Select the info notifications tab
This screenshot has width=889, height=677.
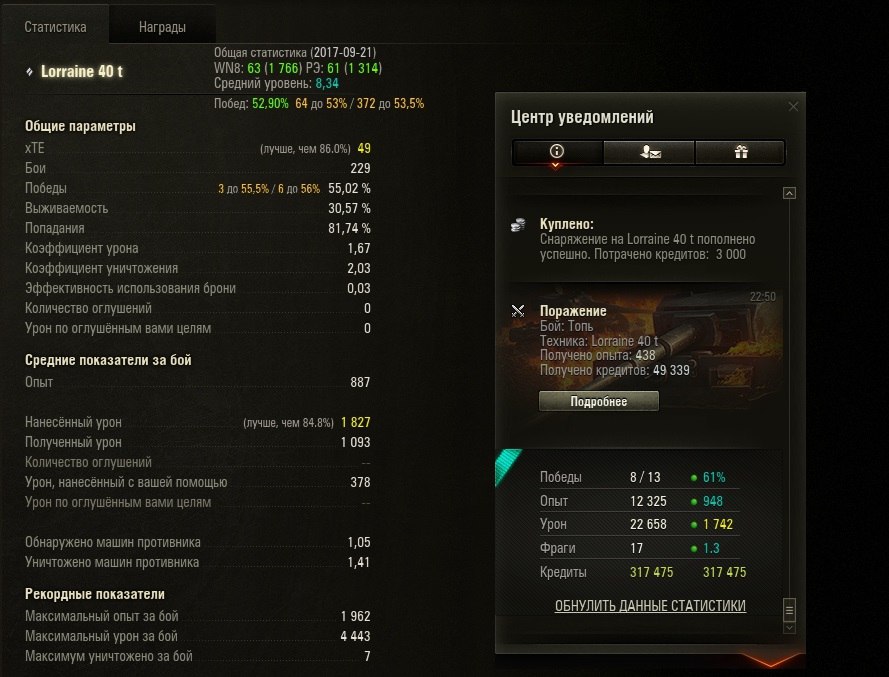point(557,152)
